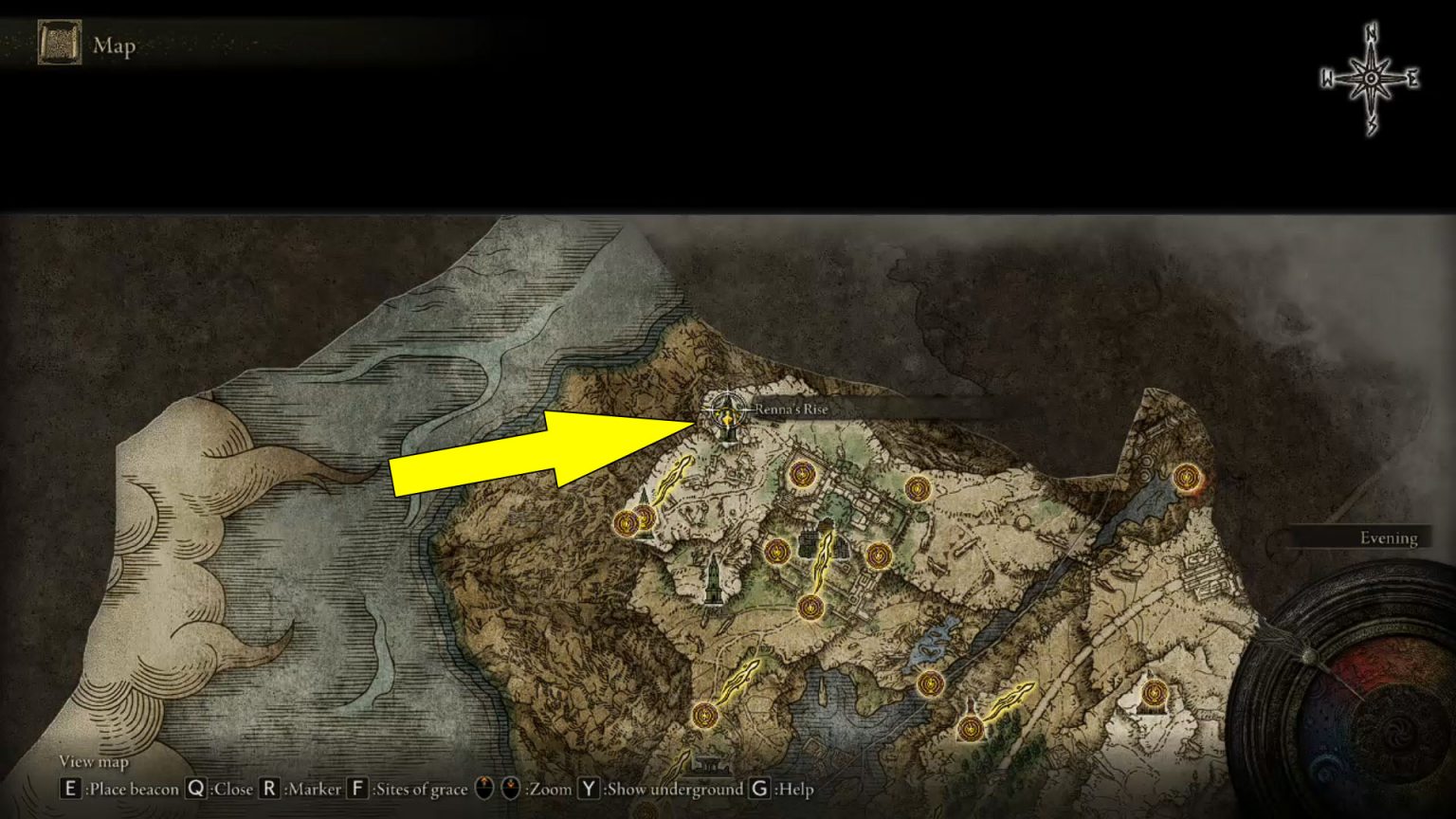The height and width of the screenshot is (819, 1456).
Task: Select the pair of grace icons on the western cliff
Action: click(633, 519)
